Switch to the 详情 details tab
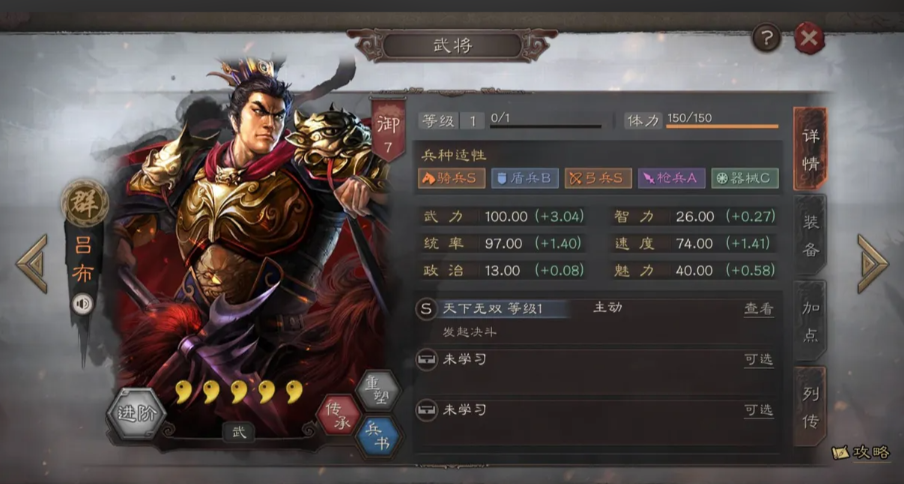This screenshot has height=484, width=904. point(810,150)
